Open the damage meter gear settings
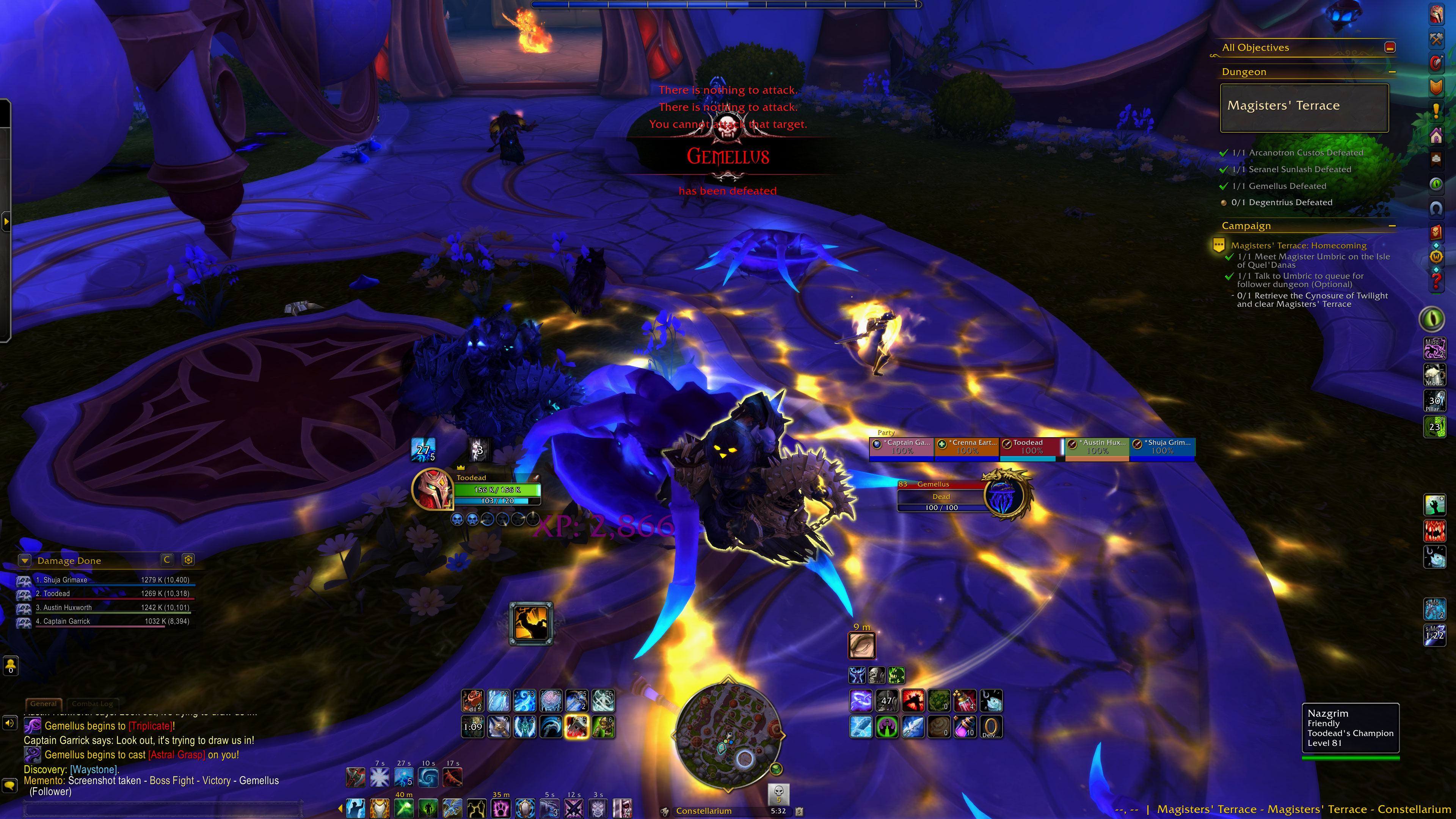 point(188,560)
